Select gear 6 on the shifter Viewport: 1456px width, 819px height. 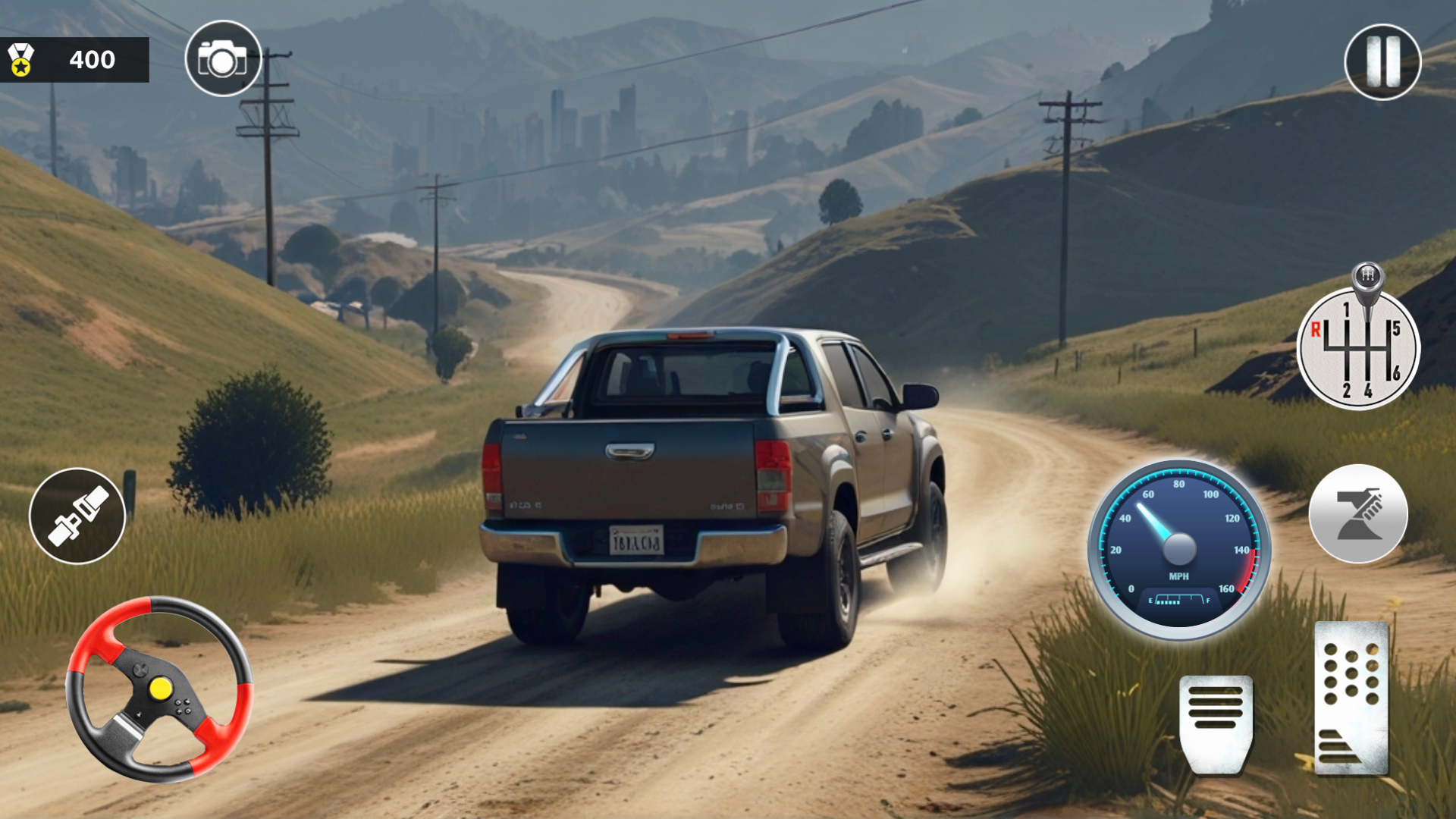pyautogui.click(x=1395, y=372)
